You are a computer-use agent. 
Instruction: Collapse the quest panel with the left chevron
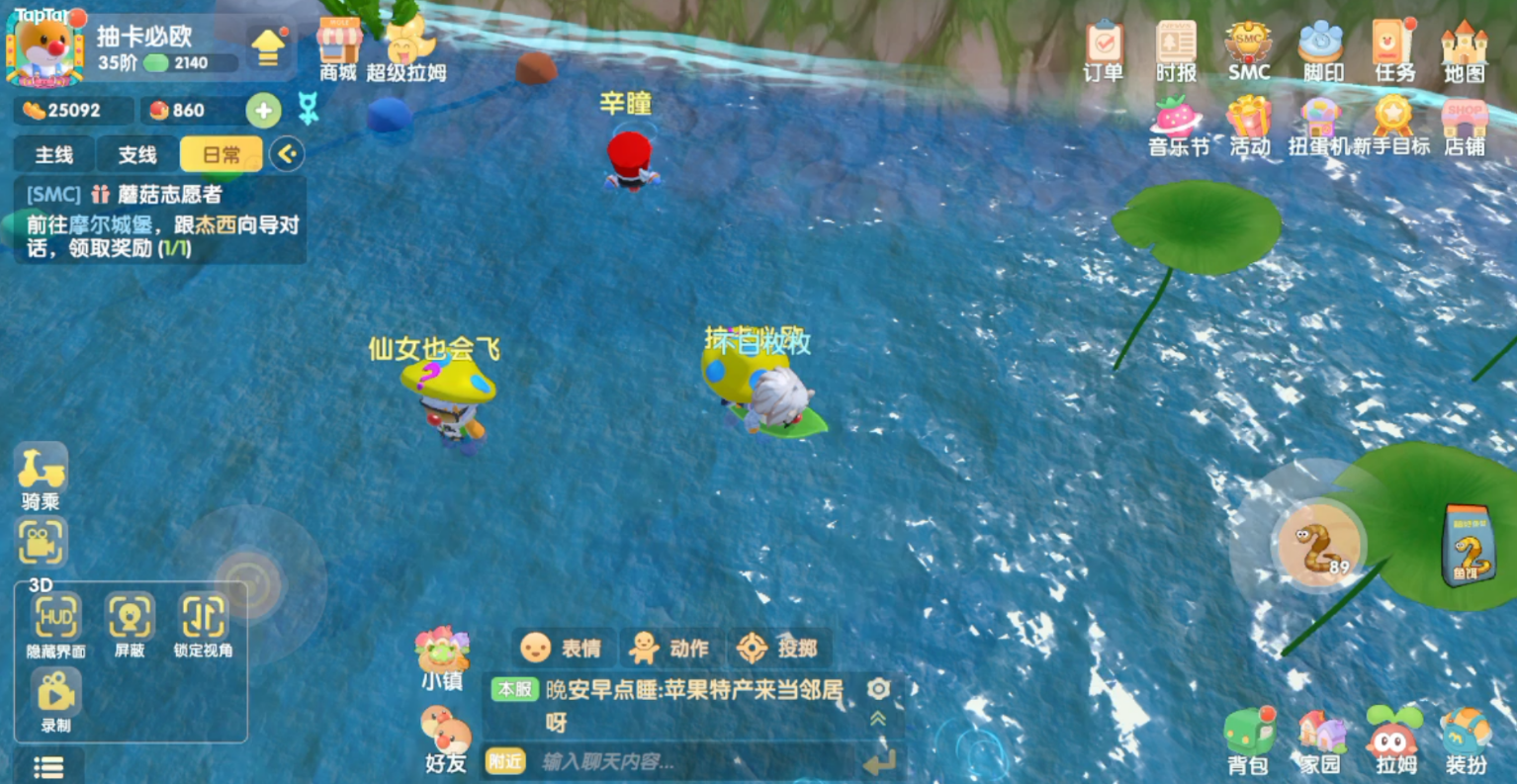point(286,154)
